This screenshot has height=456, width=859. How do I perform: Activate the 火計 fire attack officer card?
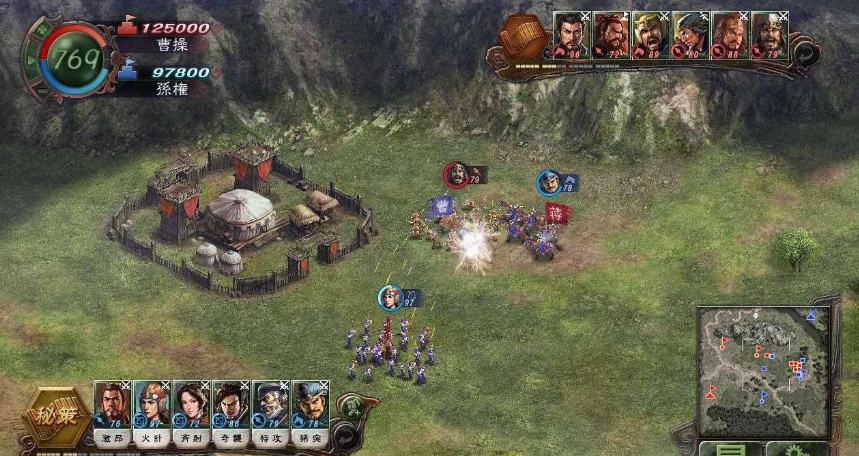click(x=151, y=405)
